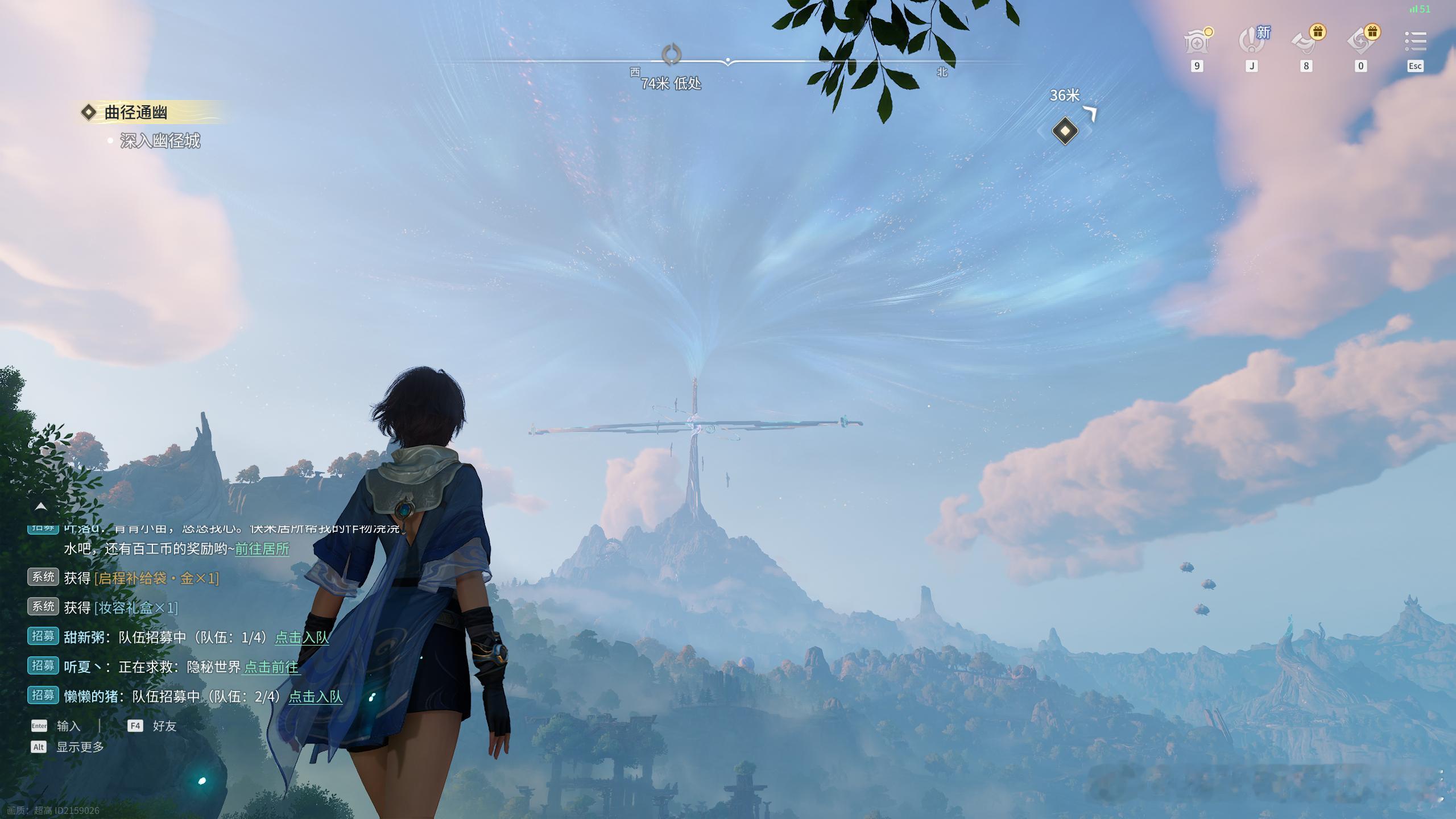Click the diamond quest waypoint marker

(1065, 131)
